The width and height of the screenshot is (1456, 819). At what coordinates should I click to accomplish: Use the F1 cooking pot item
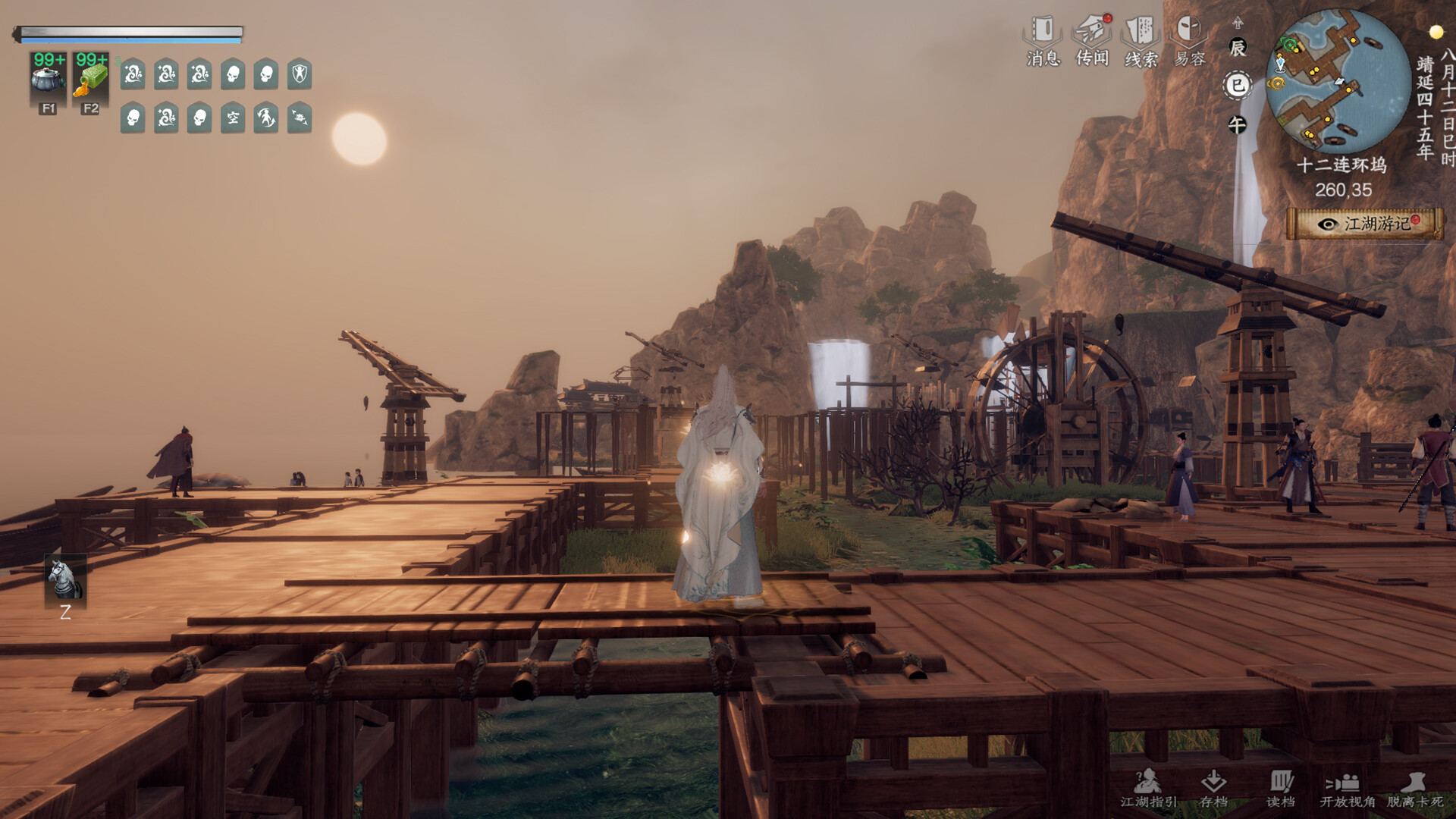[x=48, y=77]
